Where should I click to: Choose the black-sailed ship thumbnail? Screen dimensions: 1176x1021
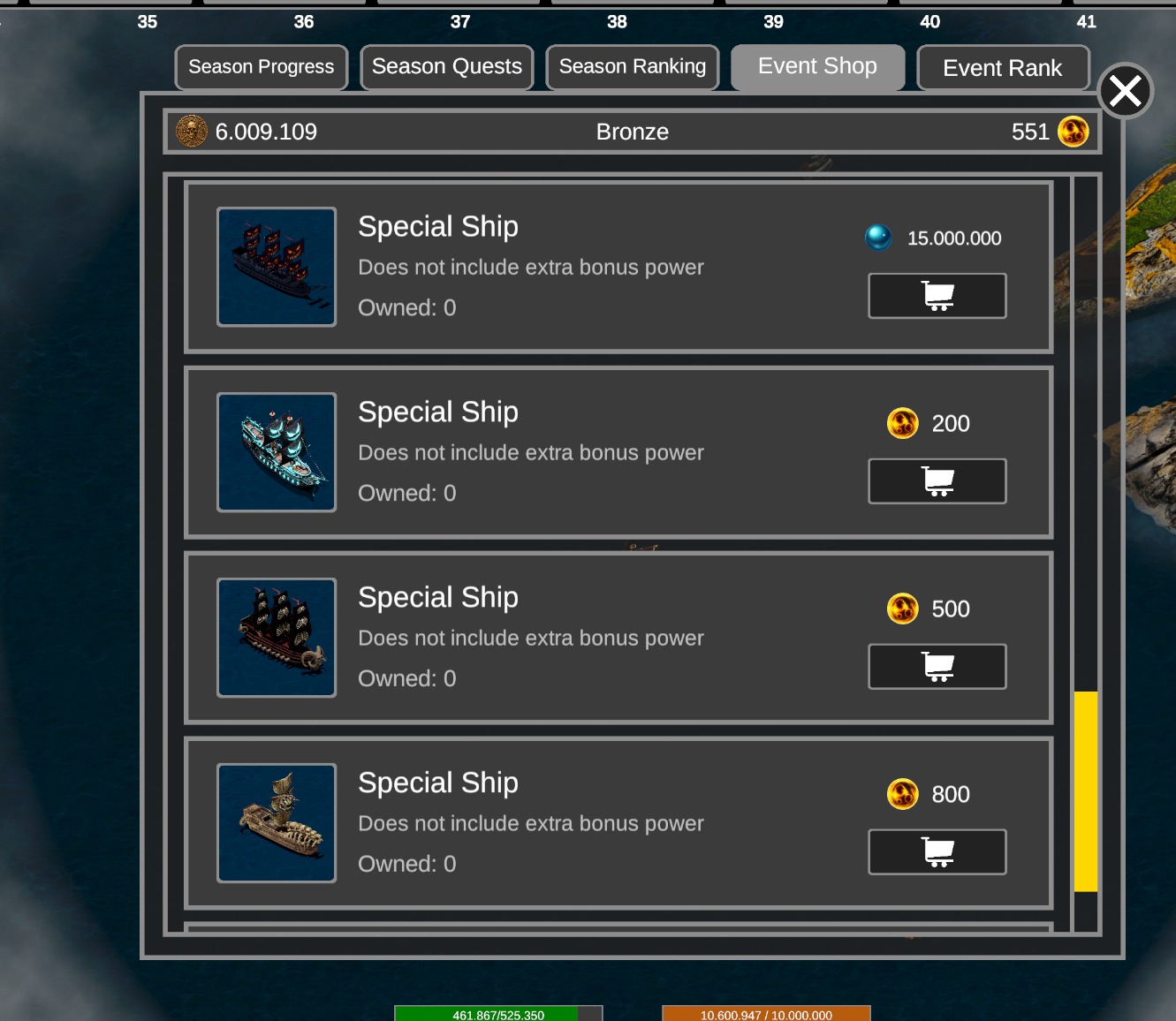point(277,638)
